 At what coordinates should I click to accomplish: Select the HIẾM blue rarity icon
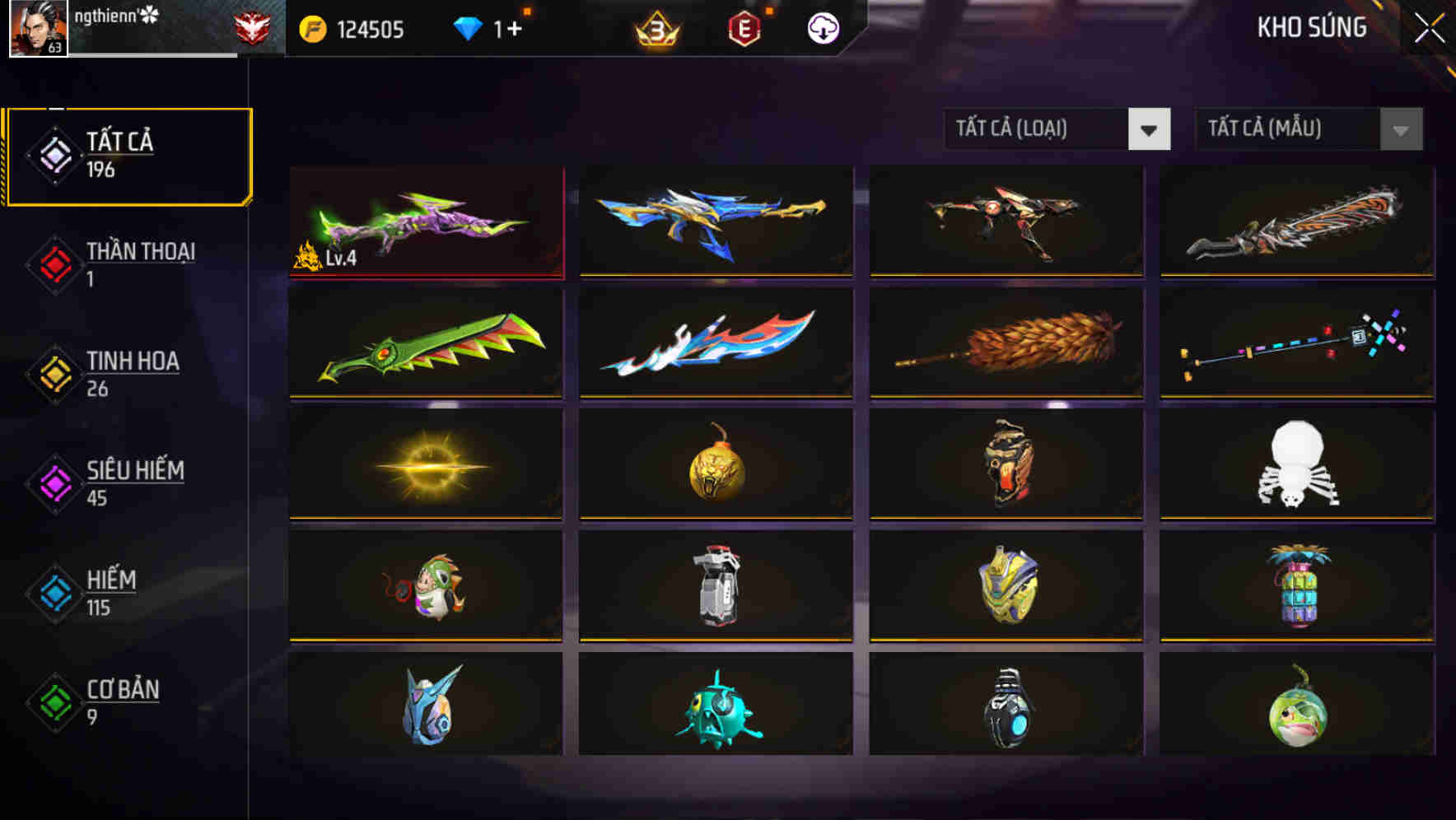coord(54,593)
